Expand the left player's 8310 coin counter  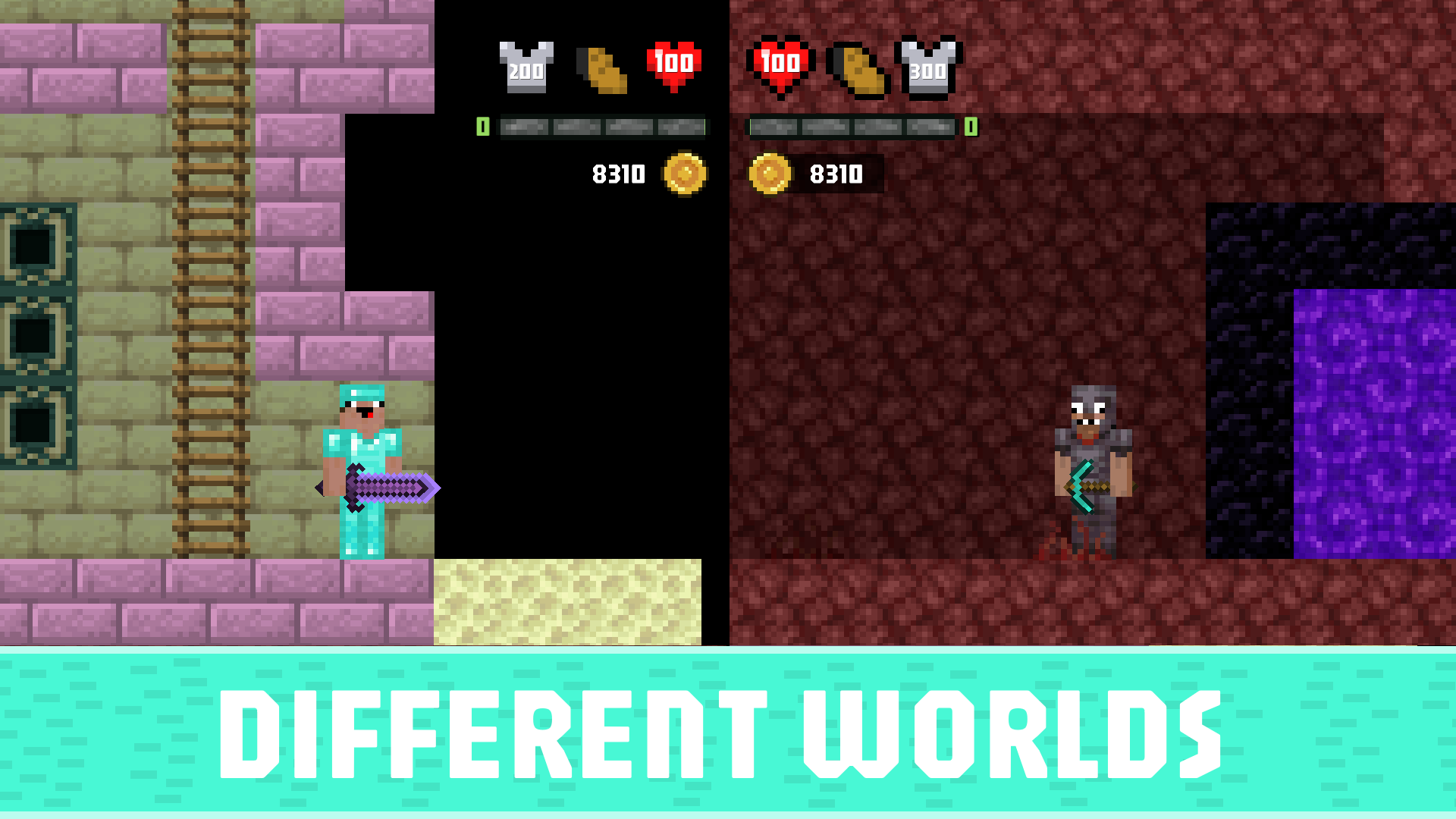618,174
